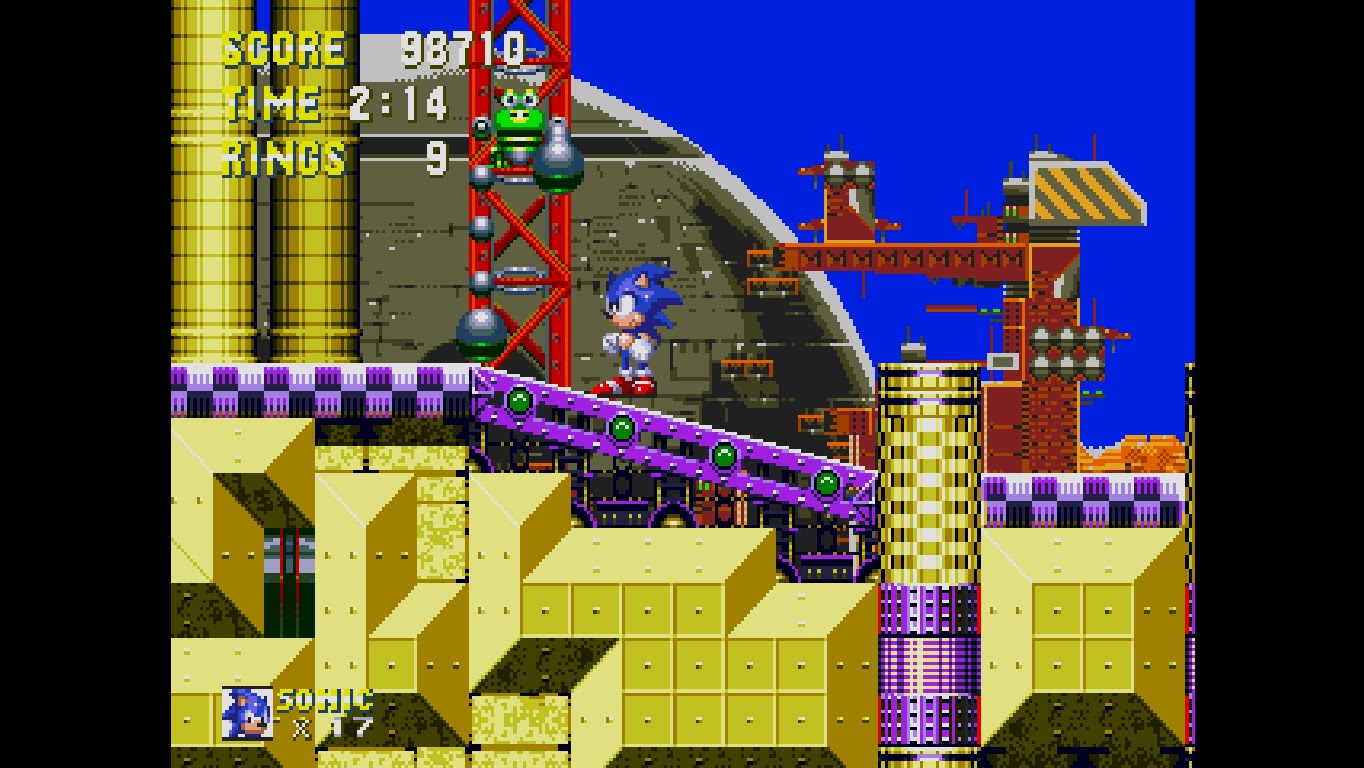This screenshot has height=768, width=1364.
Task: Click the RINGS counter showing 9
Action: [440, 157]
